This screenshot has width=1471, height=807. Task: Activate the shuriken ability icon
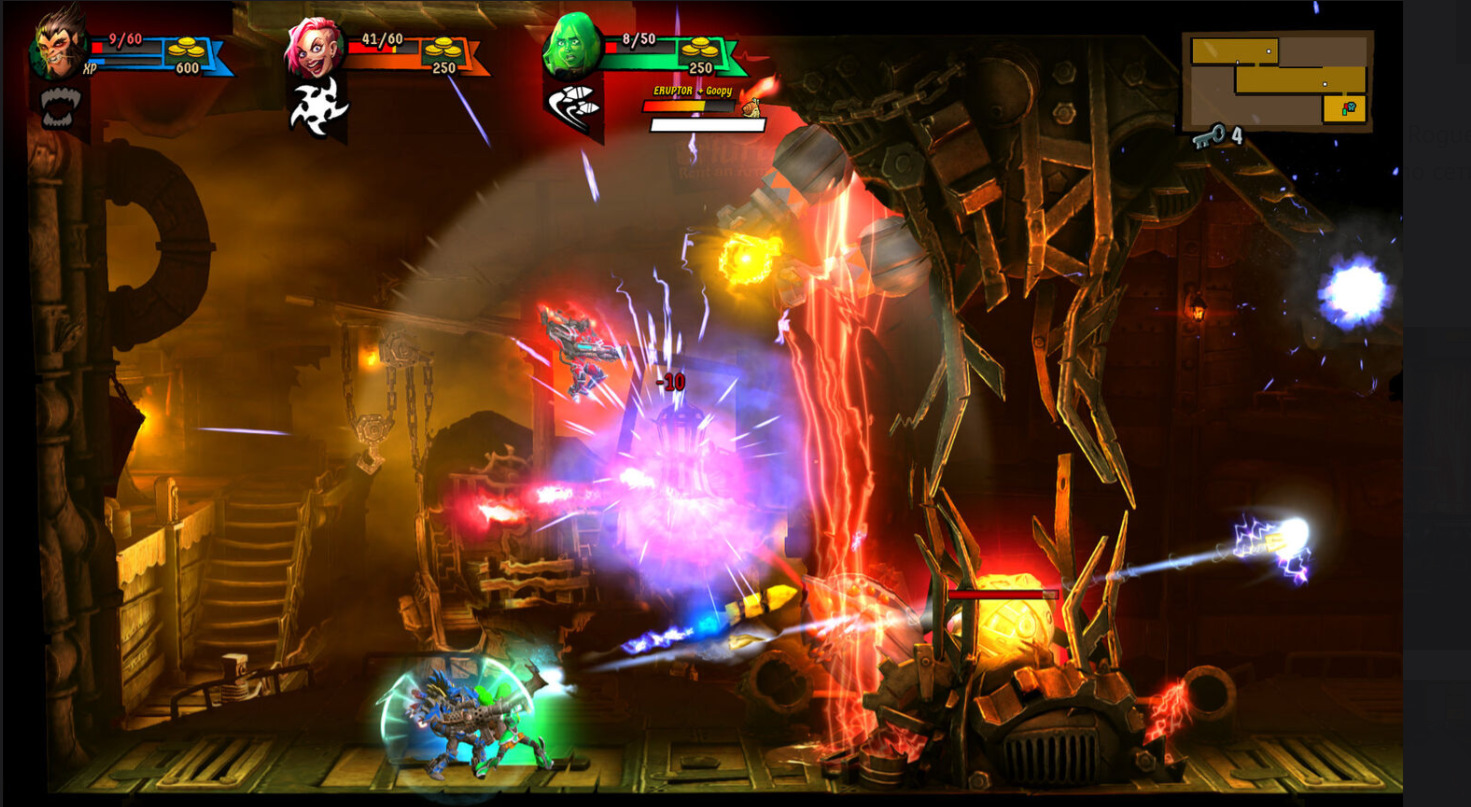point(317,107)
